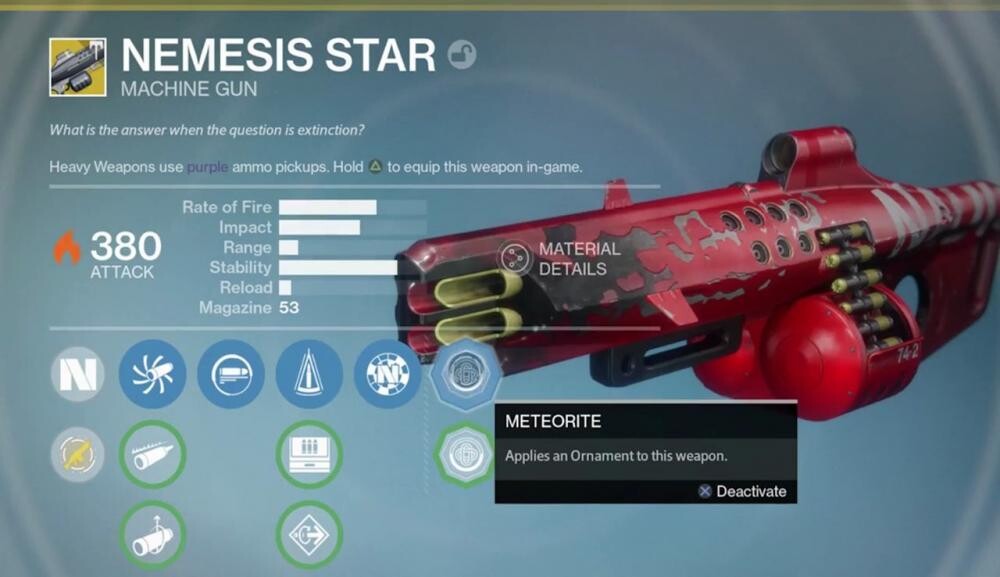Screen dimensions: 1000x577
Task: Select the blue-bordered hexagonal ornament node
Action: tap(465, 374)
